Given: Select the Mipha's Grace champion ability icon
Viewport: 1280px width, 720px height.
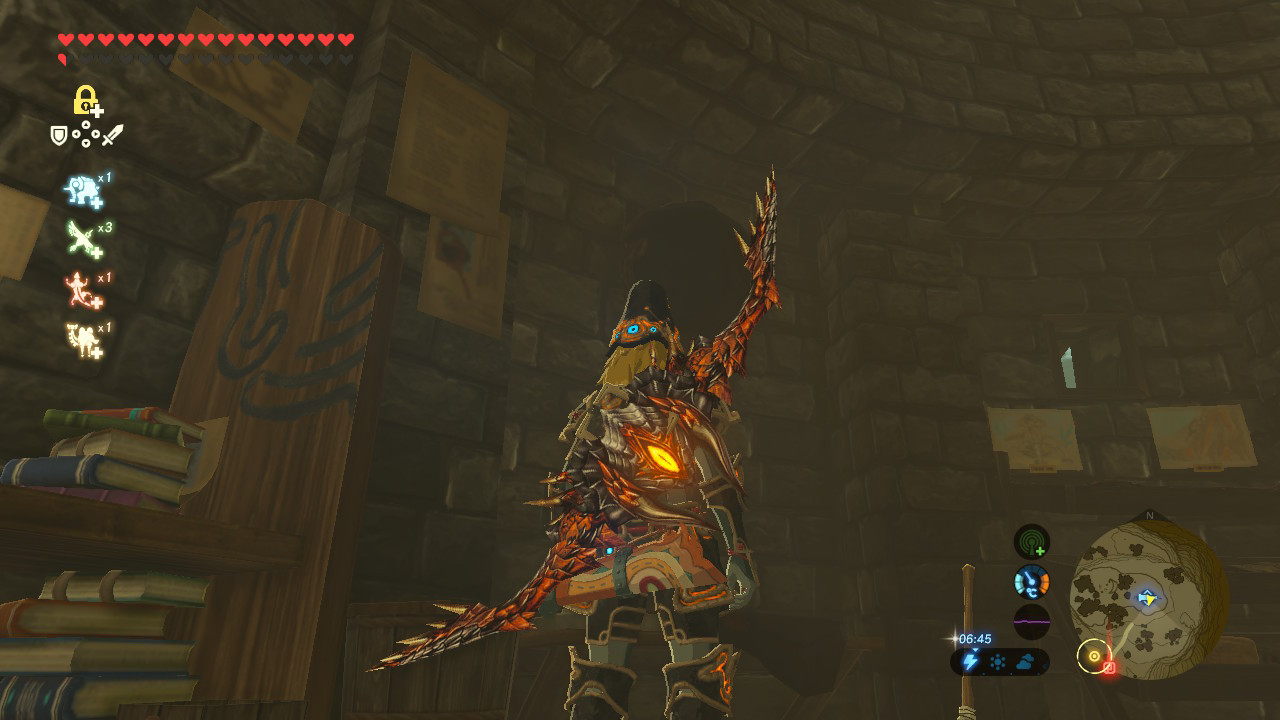Looking at the screenshot, I should pyautogui.click(x=82, y=189).
